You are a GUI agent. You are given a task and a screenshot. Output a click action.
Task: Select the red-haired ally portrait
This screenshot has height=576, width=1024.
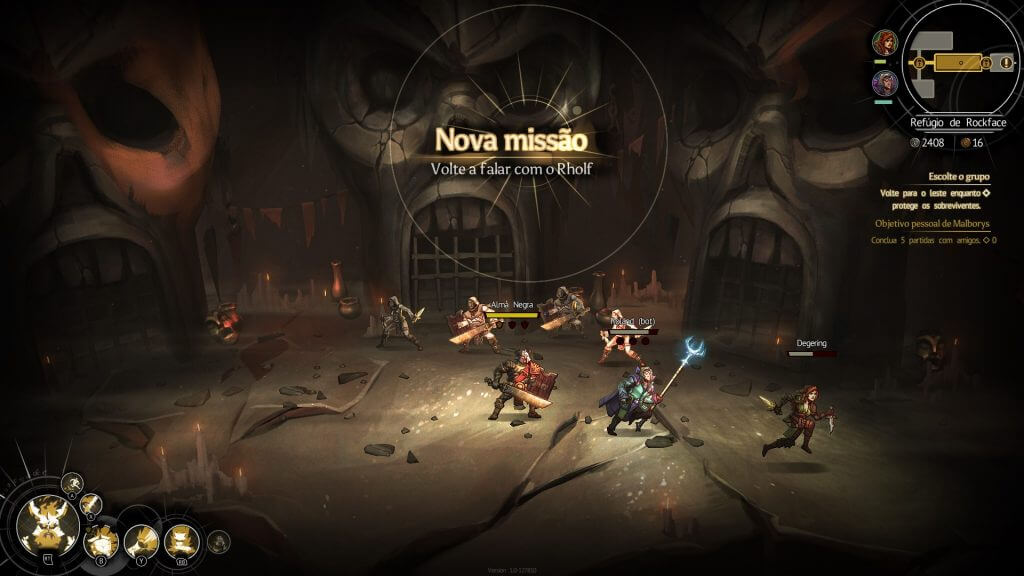pyautogui.click(x=884, y=43)
